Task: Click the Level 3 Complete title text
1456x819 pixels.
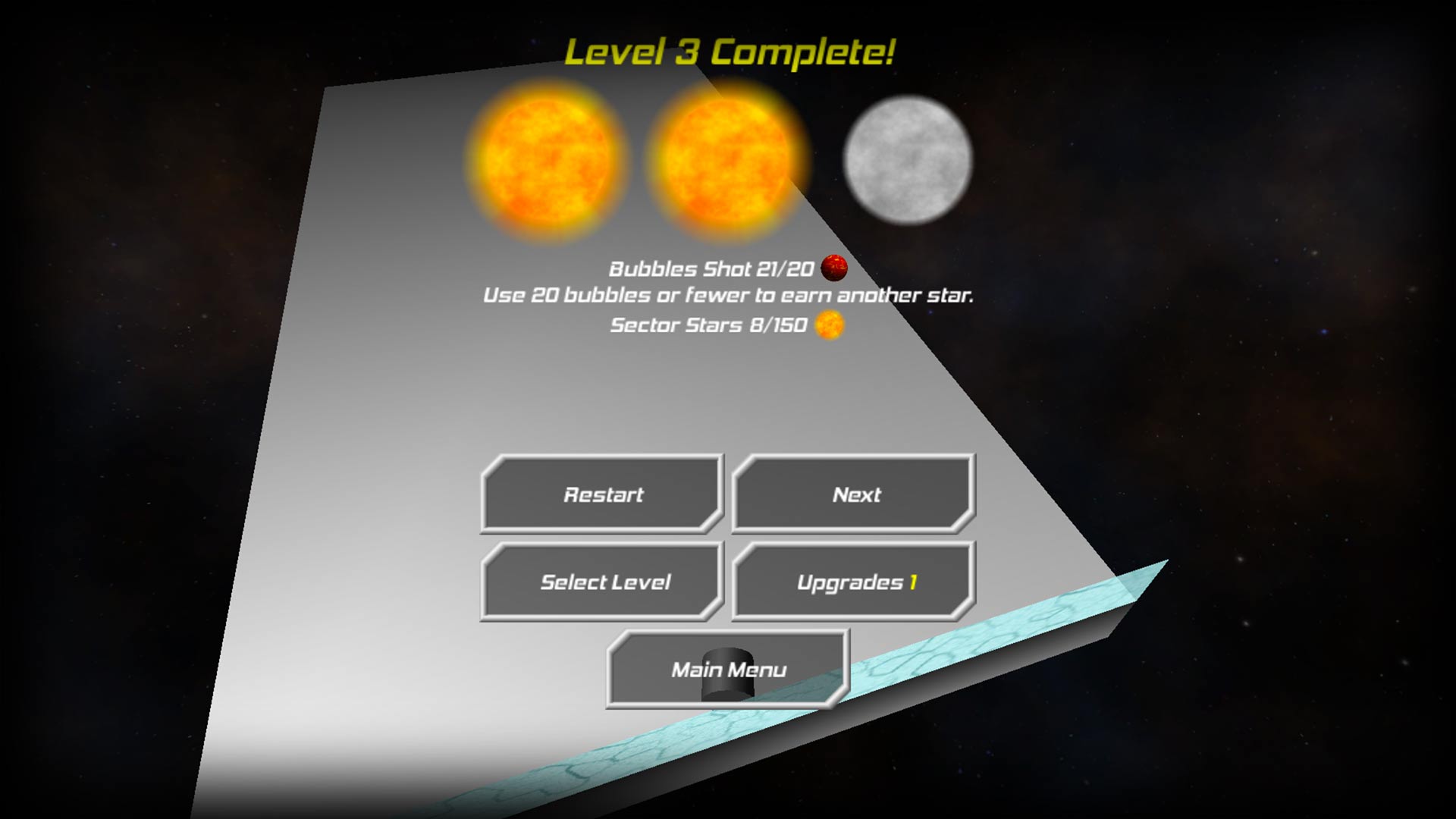Action: (730, 53)
